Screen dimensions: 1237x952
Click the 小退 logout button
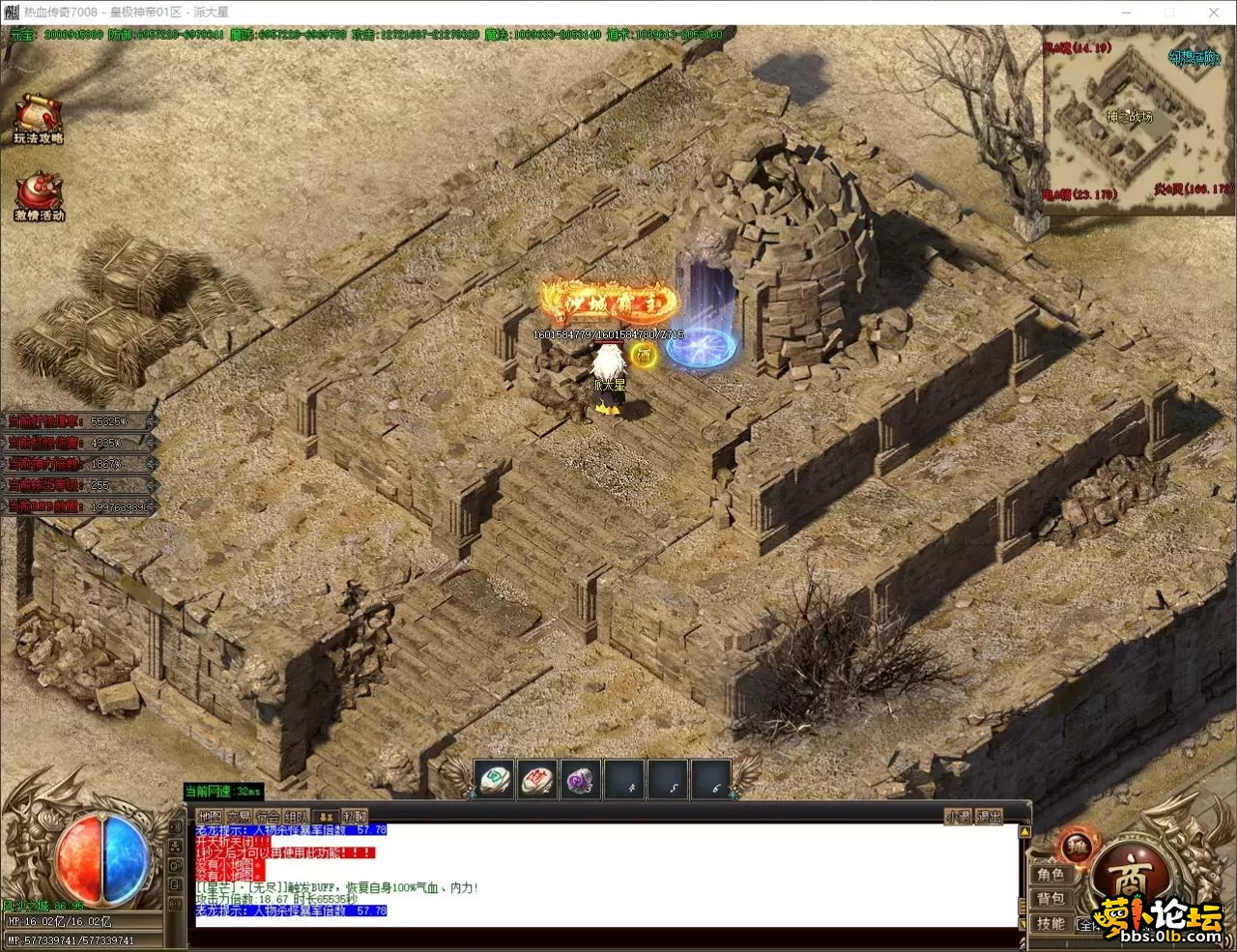pos(958,817)
